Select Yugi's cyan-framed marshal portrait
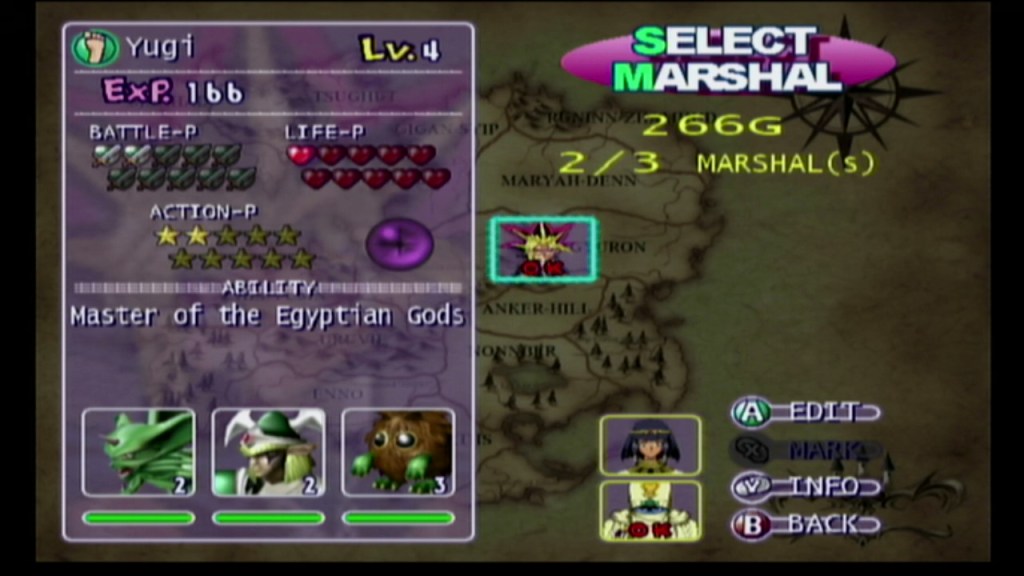 coord(543,249)
